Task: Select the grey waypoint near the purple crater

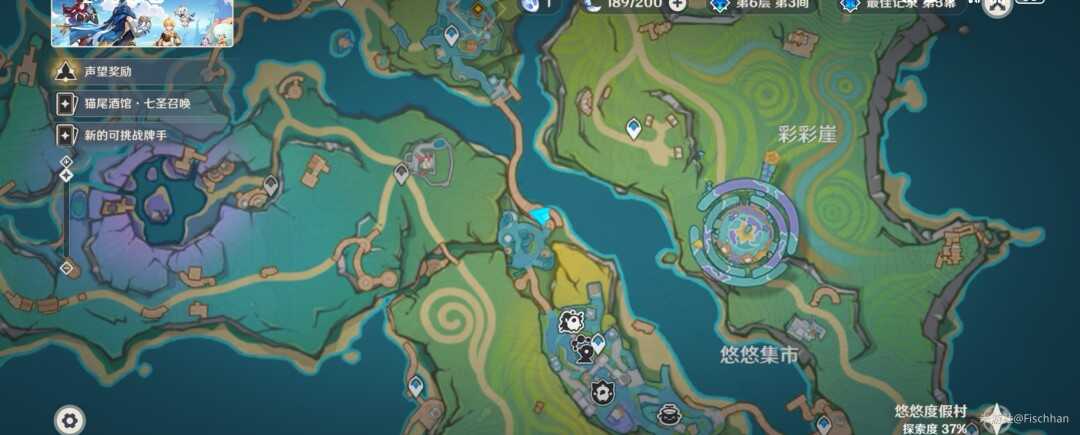Action: [271, 184]
